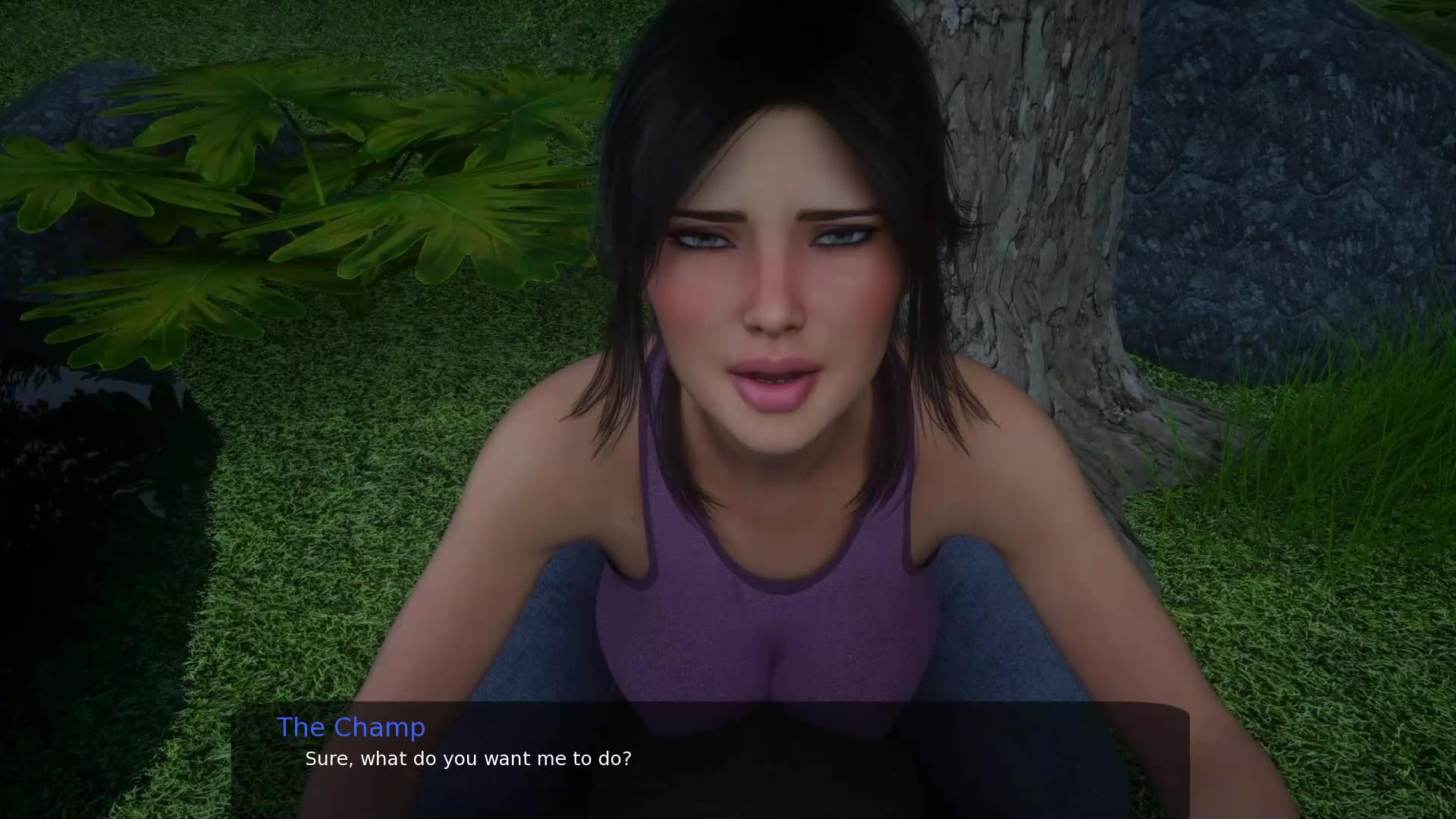Click the dialogue box to continue
The height and width of the screenshot is (819, 1456).
click(x=710, y=760)
